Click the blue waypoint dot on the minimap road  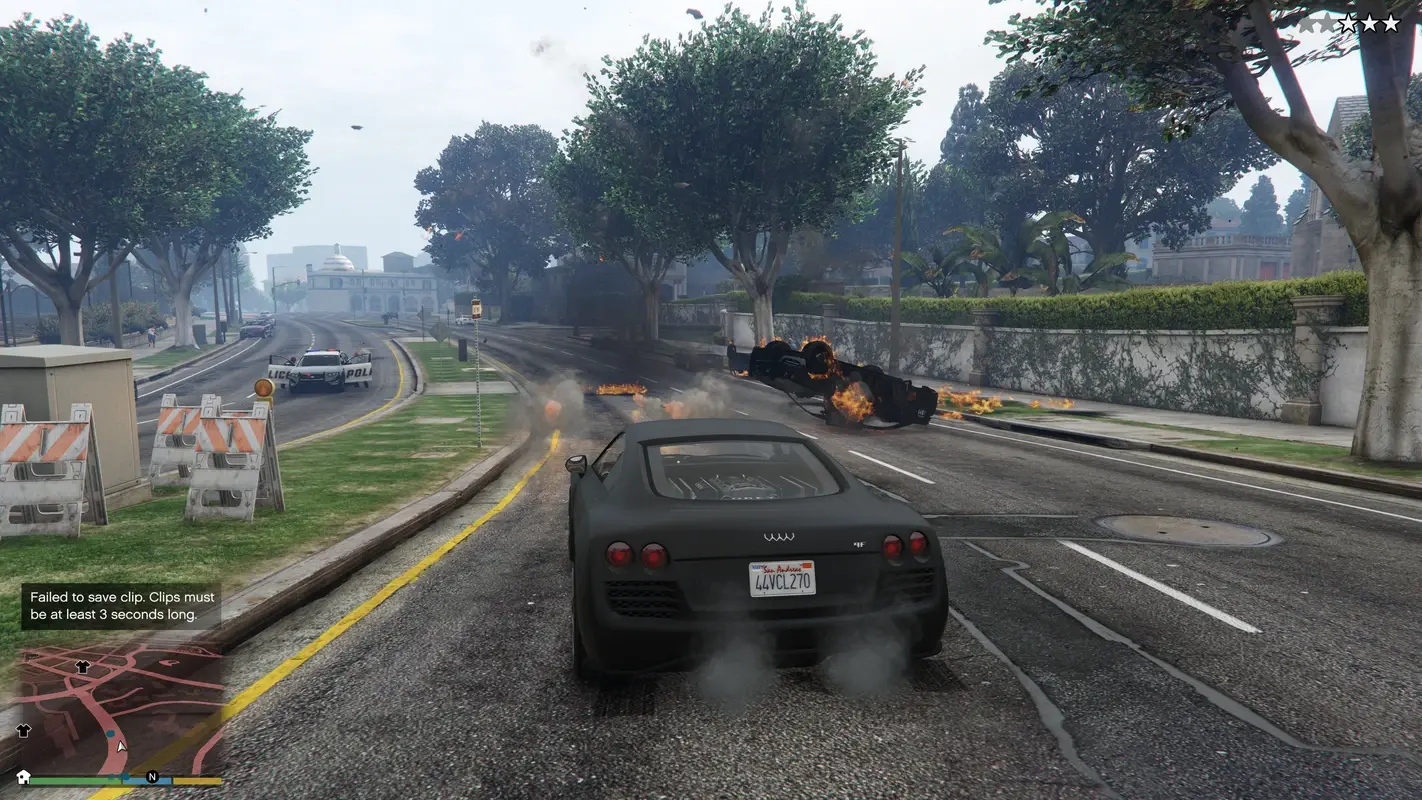click(110, 733)
